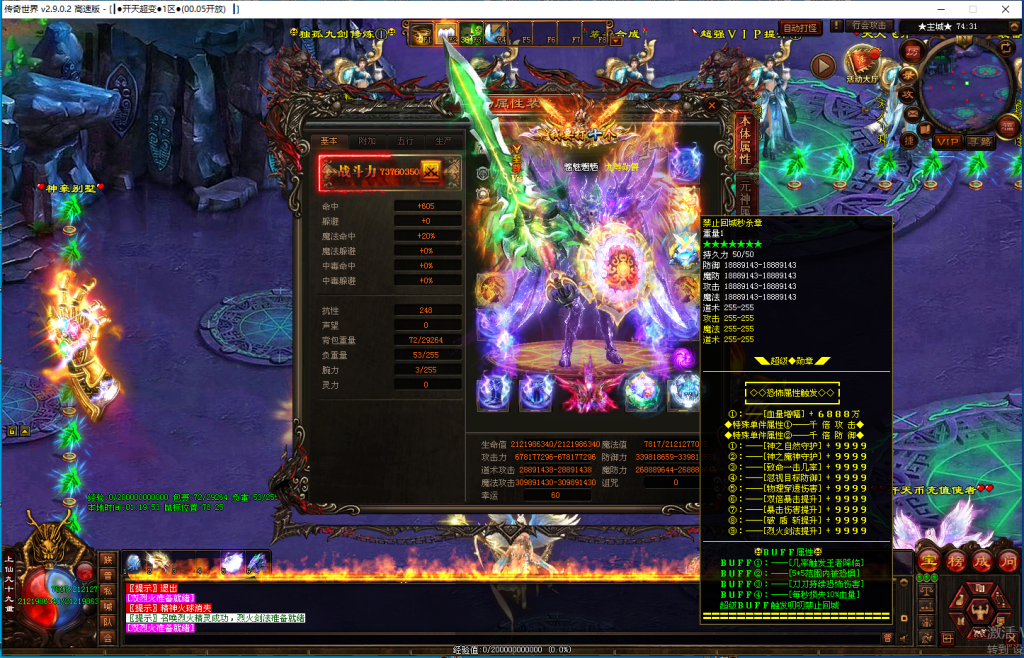Click the round play arrow button
The width and height of the screenshot is (1024, 658).
click(822, 66)
